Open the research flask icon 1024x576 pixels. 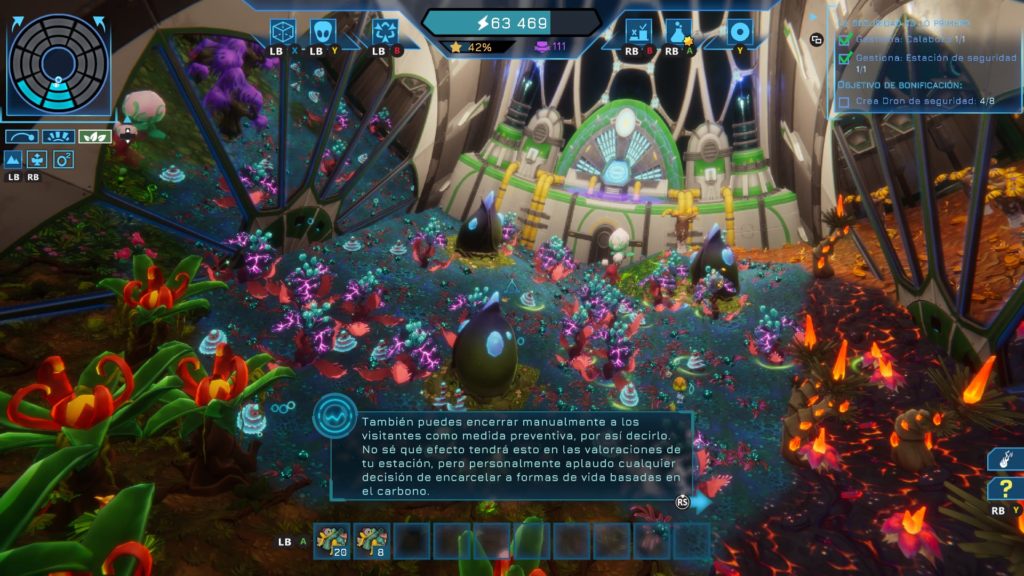680,31
